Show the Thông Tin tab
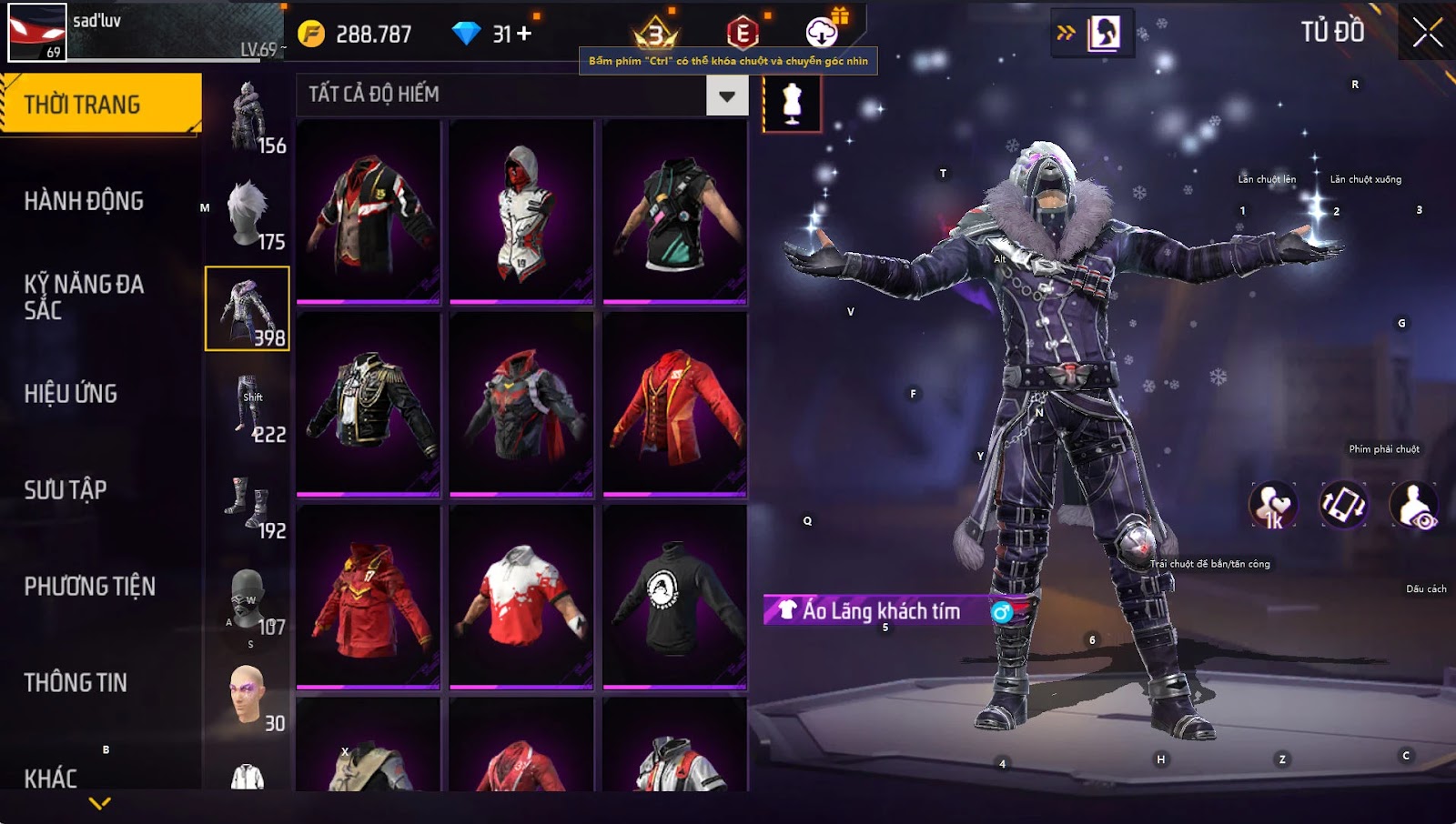Image resolution: width=1456 pixels, height=824 pixels. tap(76, 683)
